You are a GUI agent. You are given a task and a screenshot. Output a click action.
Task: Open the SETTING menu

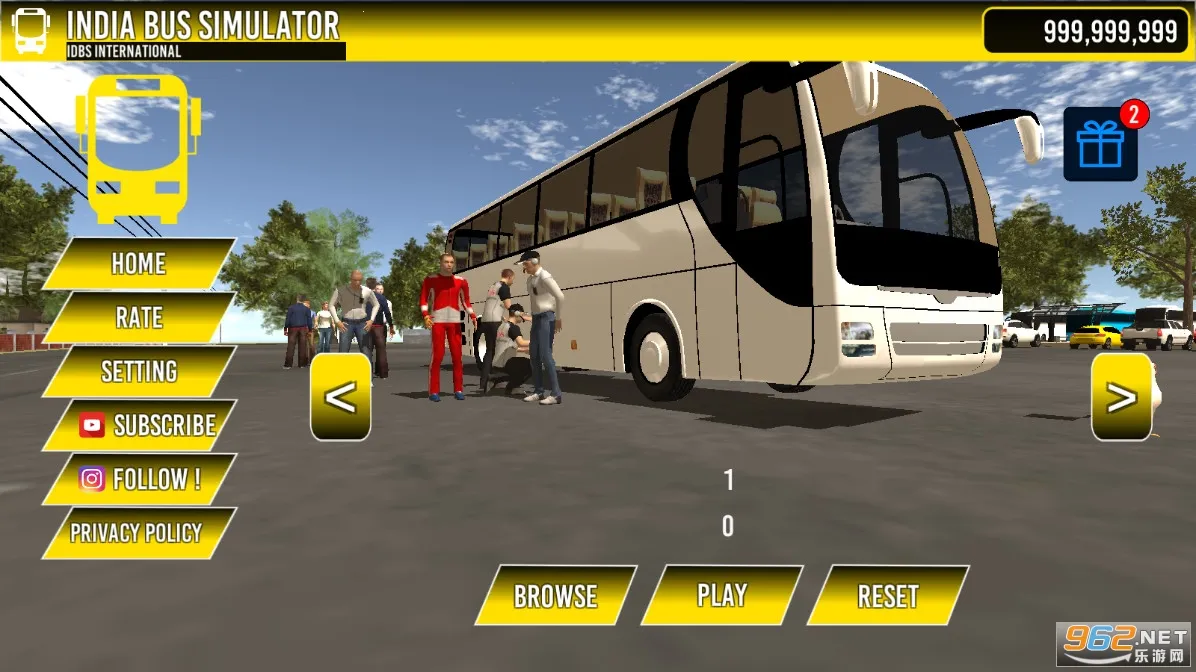tap(138, 372)
